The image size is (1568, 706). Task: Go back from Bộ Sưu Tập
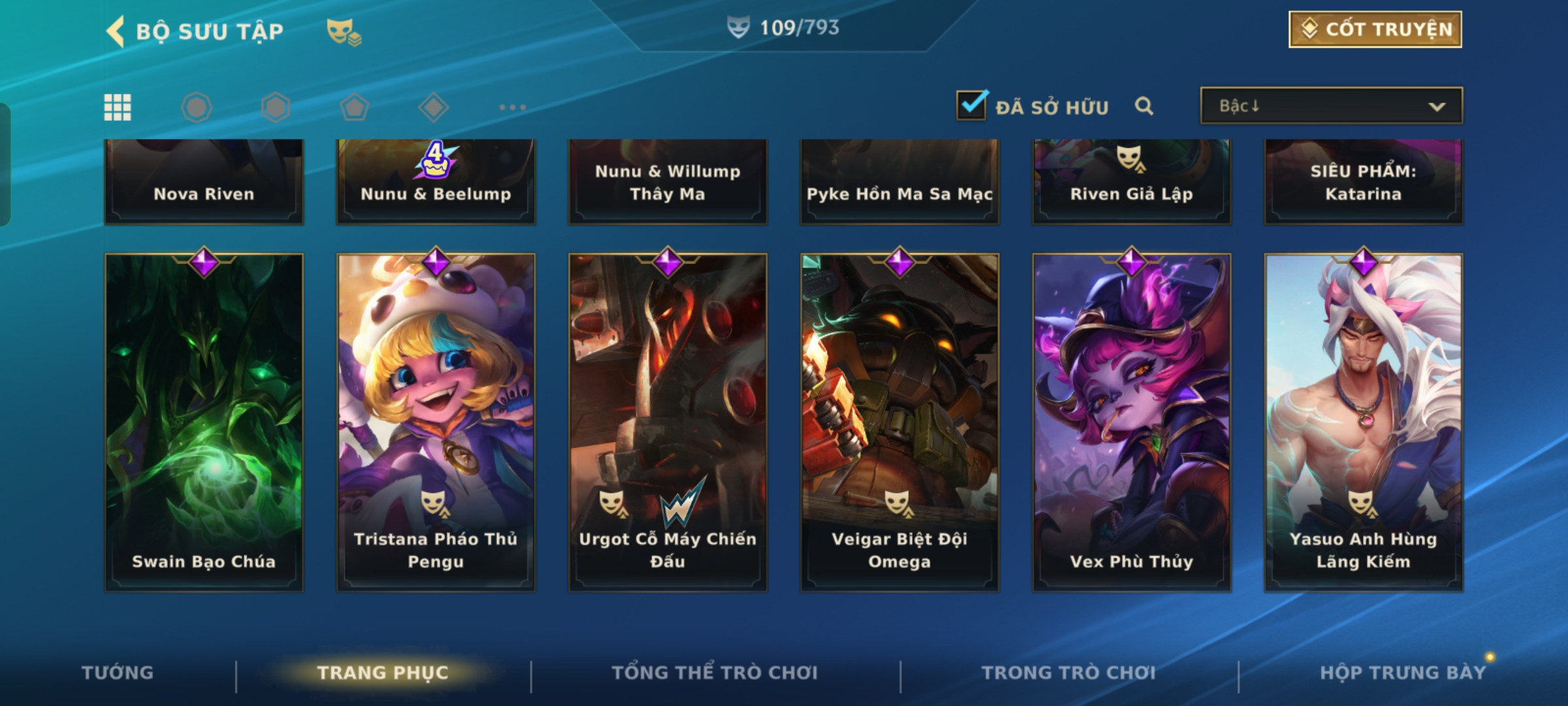coord(116,31)
